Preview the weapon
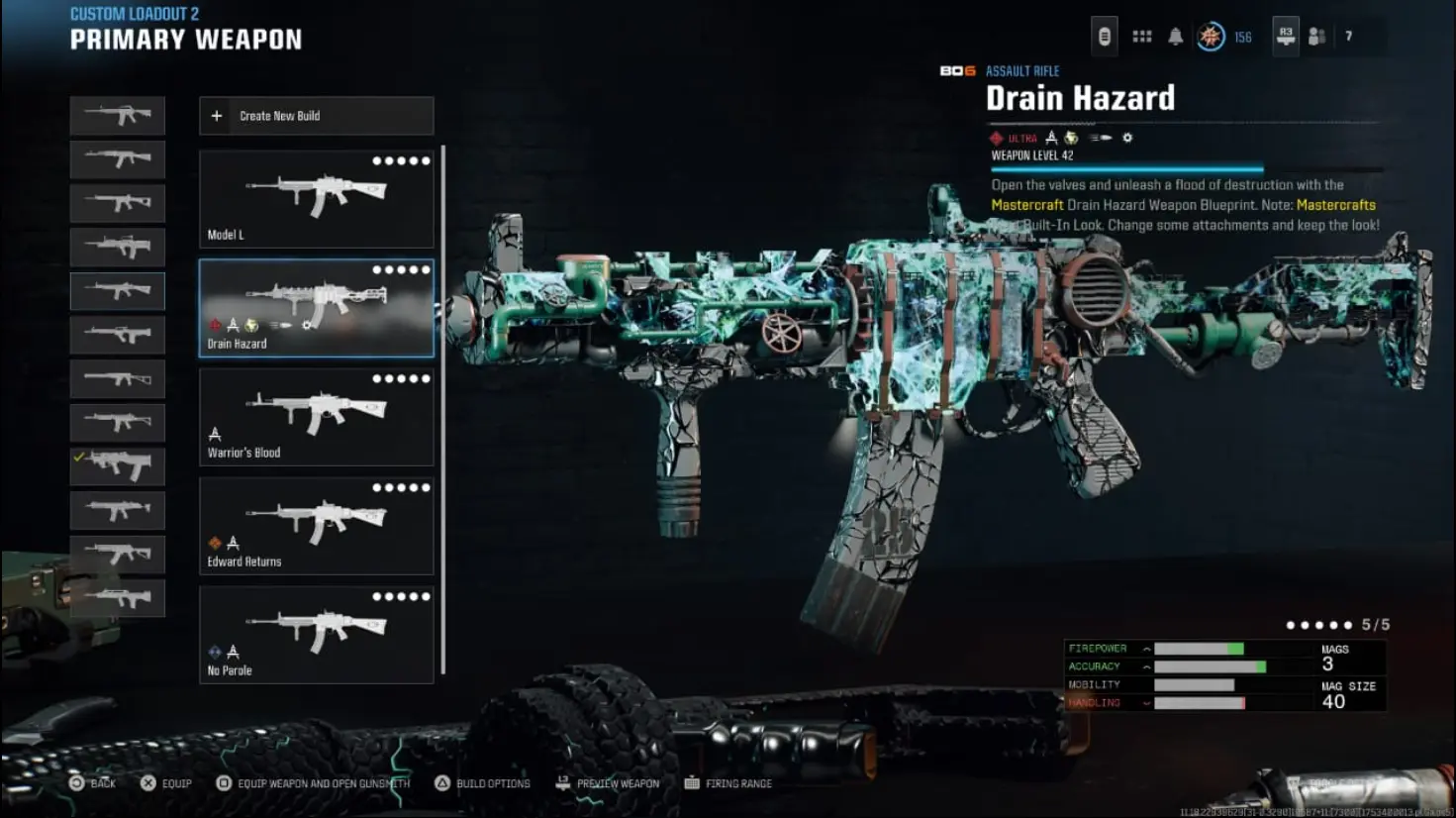Image resolution: width=1456 pixels, height=818 pixels. coord(608,783)
